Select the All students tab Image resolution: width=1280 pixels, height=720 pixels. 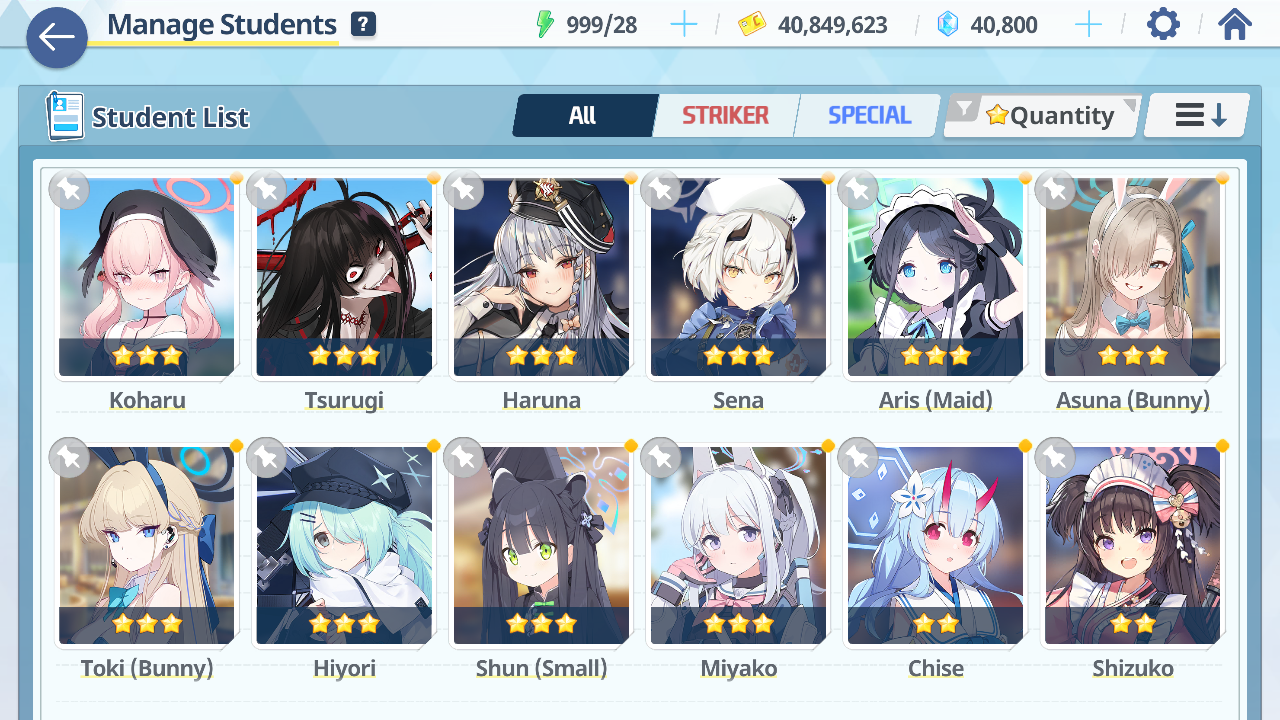[584, 115]
